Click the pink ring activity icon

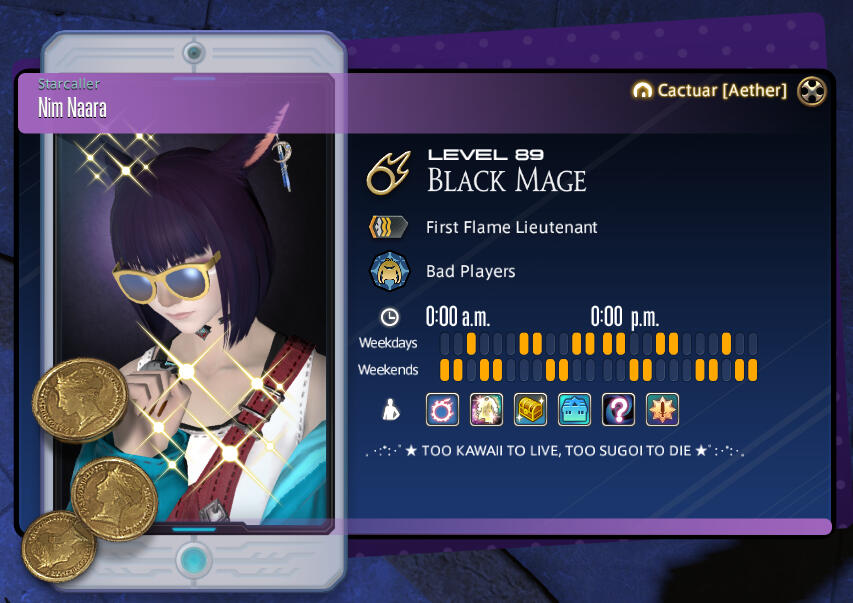click(442, 409)
